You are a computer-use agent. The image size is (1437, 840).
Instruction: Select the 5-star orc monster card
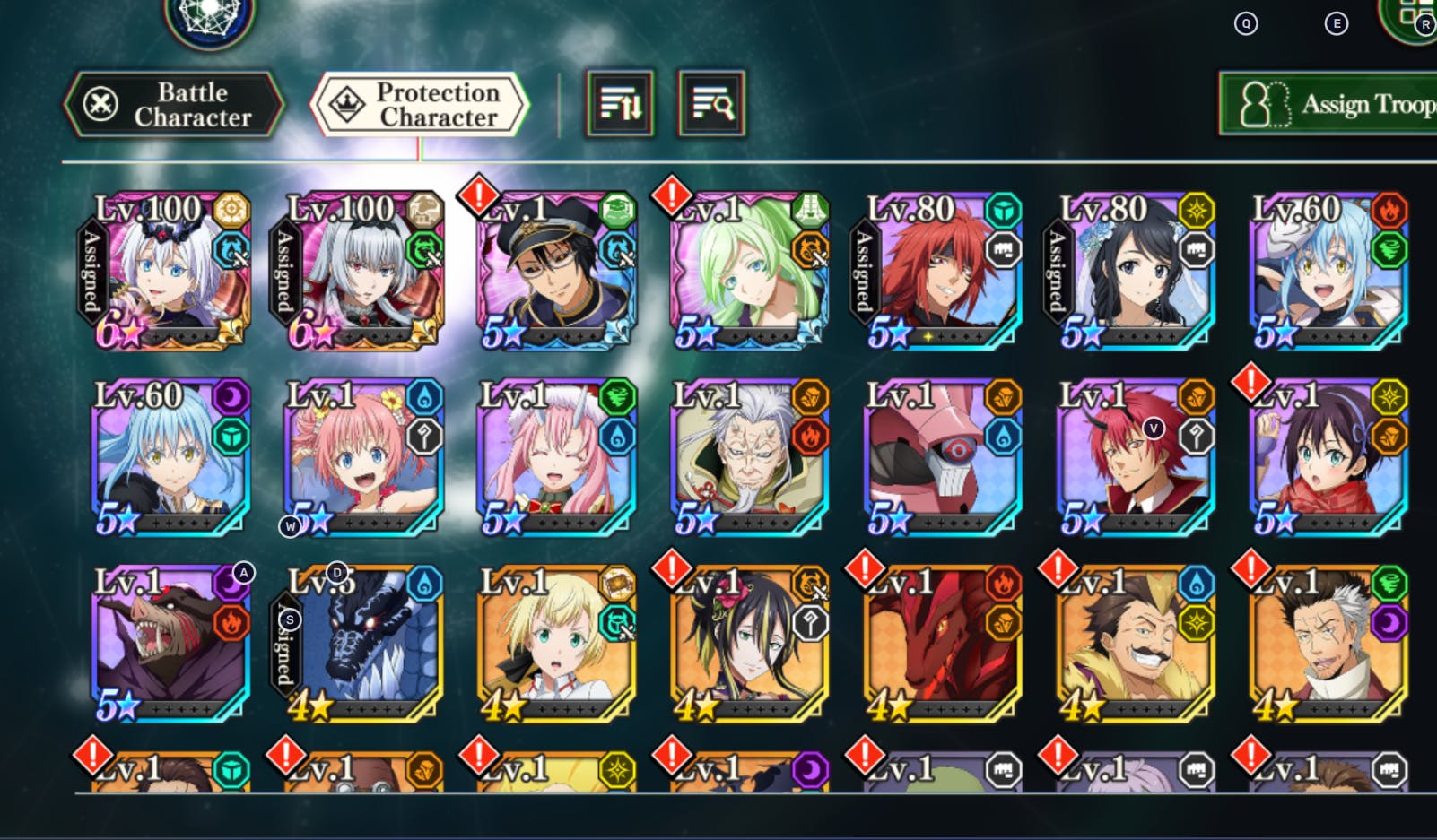point(170,644)
